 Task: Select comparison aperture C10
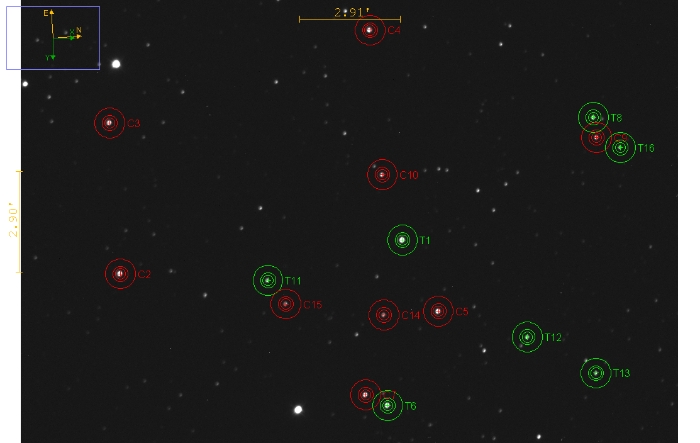(382, 175)
